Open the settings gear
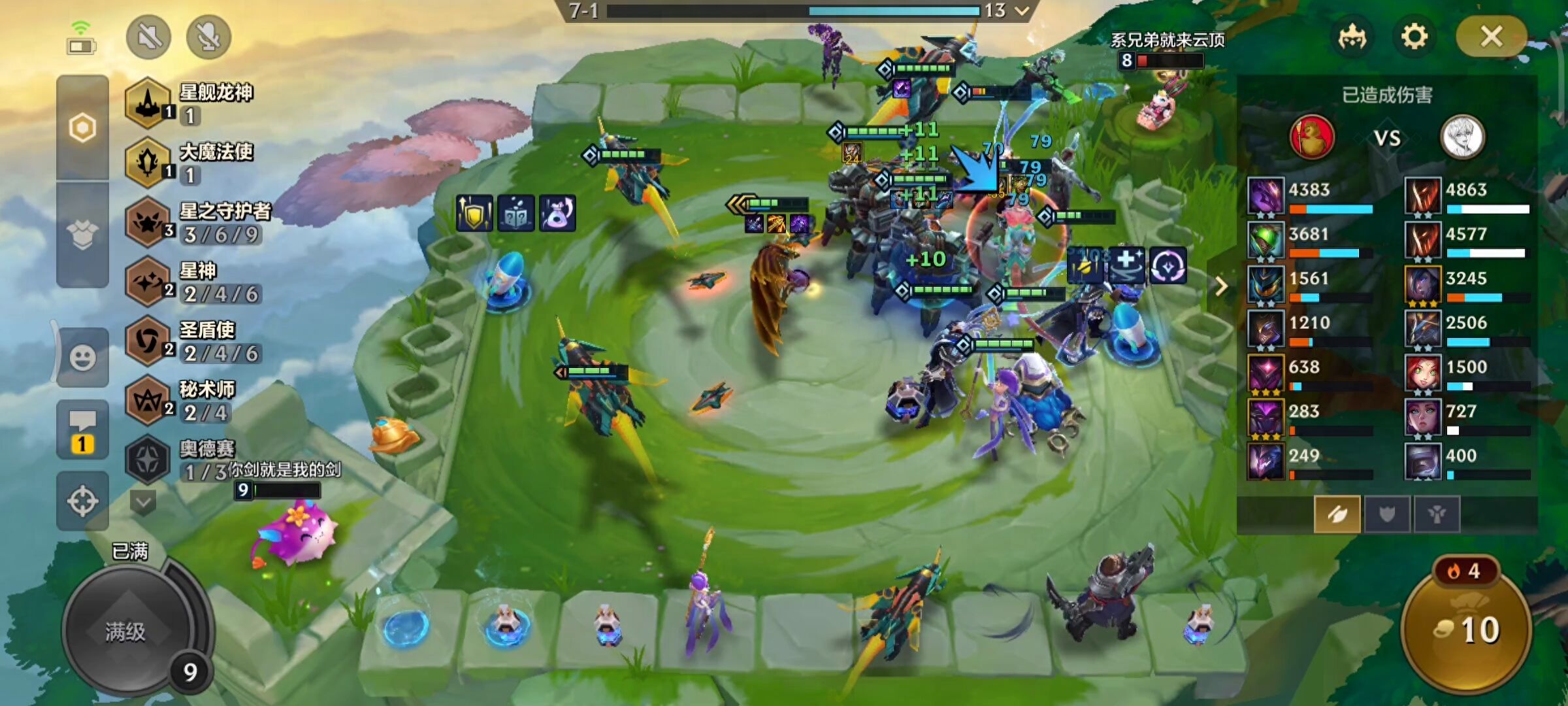This screenshot has width=1568, height=706. pyautogui.click(x=1414, y=37)
